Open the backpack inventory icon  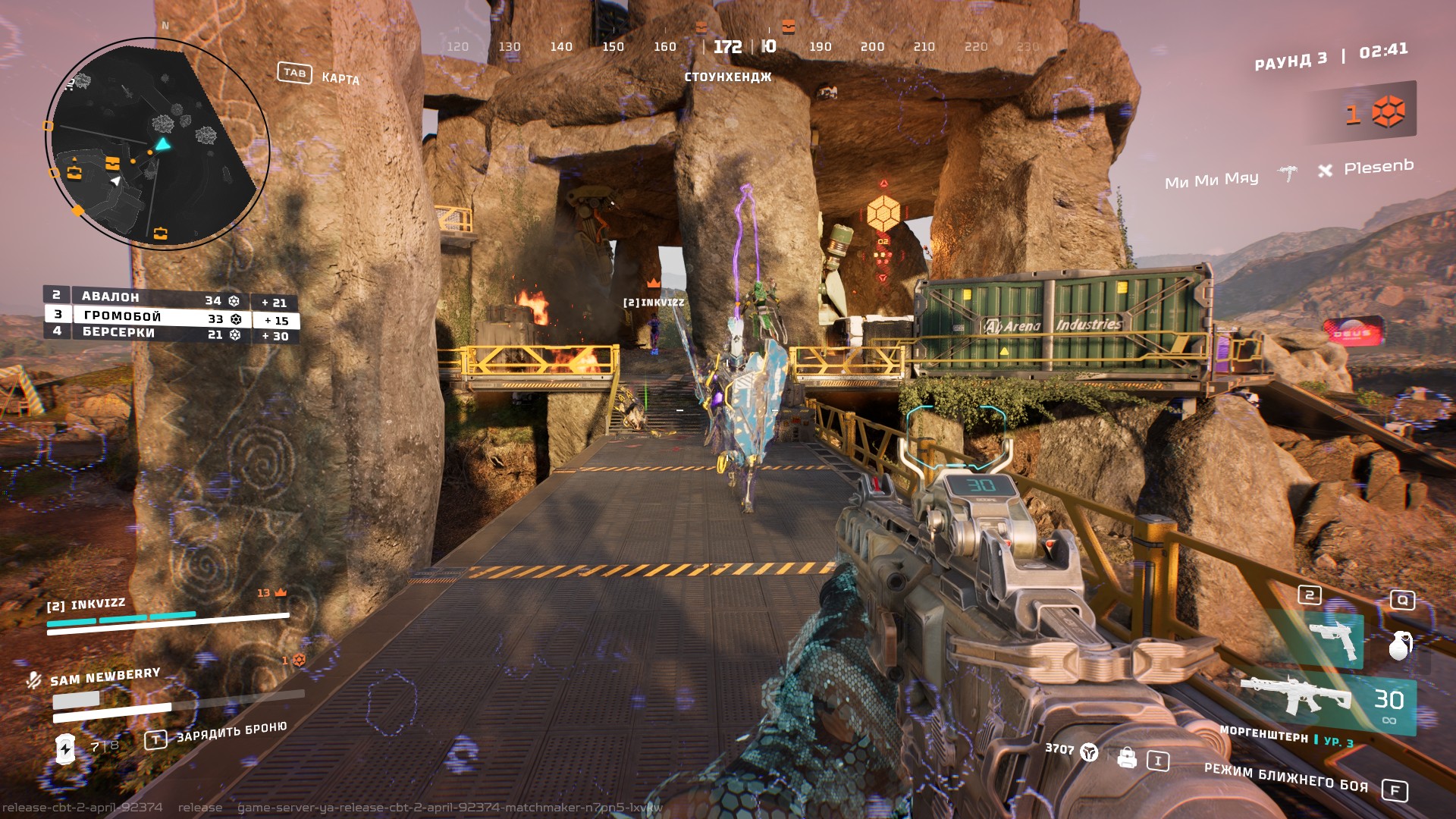1127,758
